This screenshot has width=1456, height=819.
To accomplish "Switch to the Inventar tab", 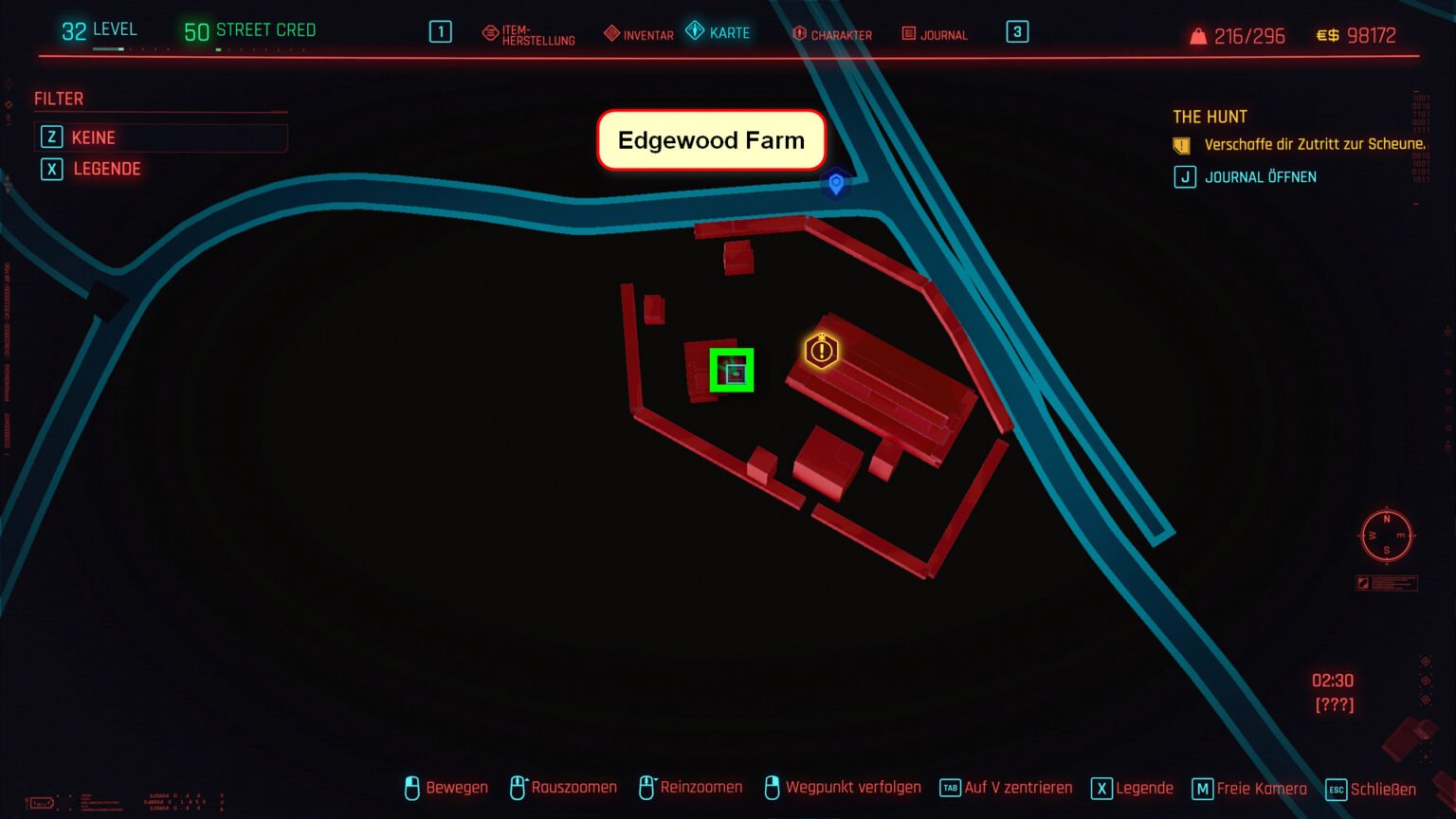I will 639,34.
